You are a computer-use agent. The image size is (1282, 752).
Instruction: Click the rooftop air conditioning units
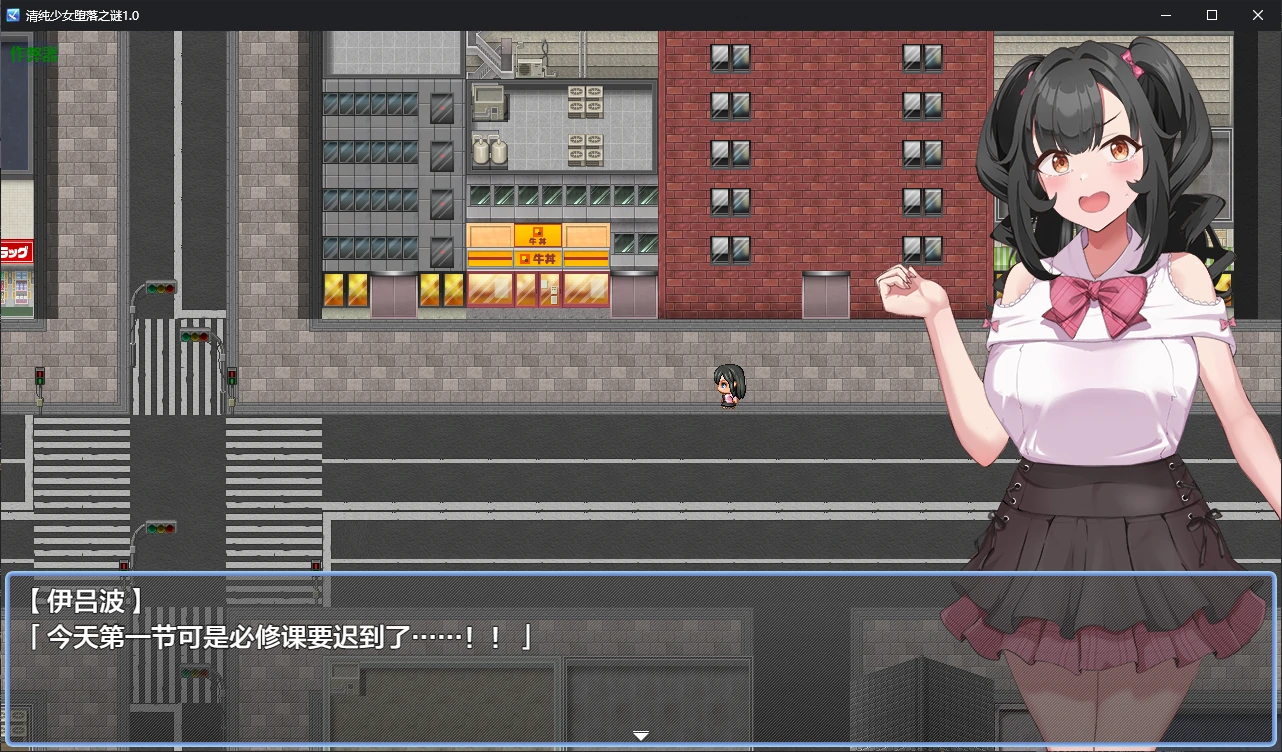(586, 100)
